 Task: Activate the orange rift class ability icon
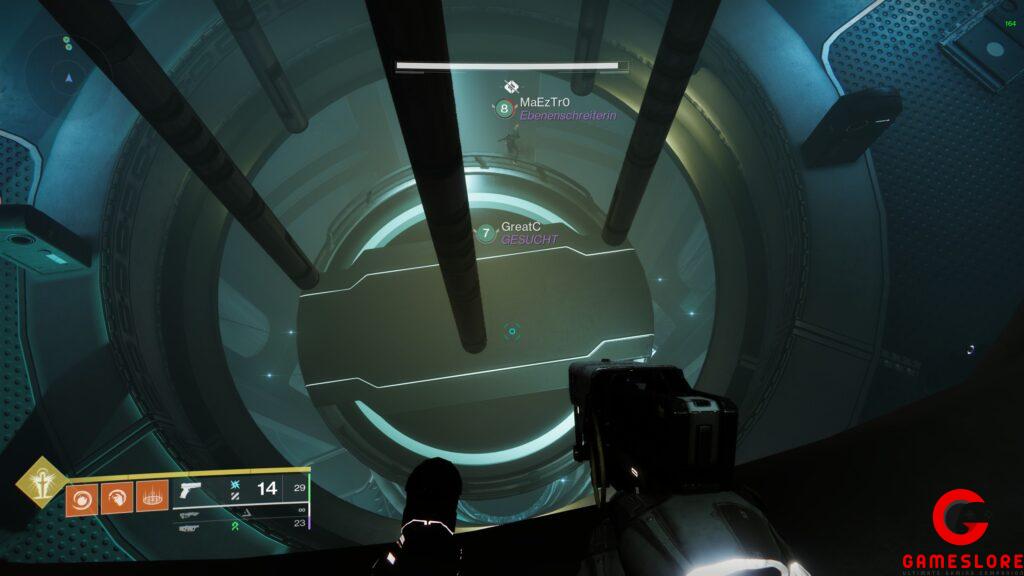point(152,497)
